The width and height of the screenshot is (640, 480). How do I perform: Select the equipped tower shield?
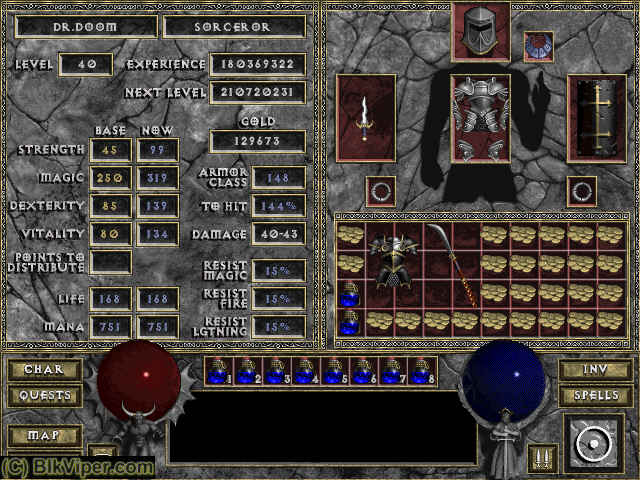point(596,118)
